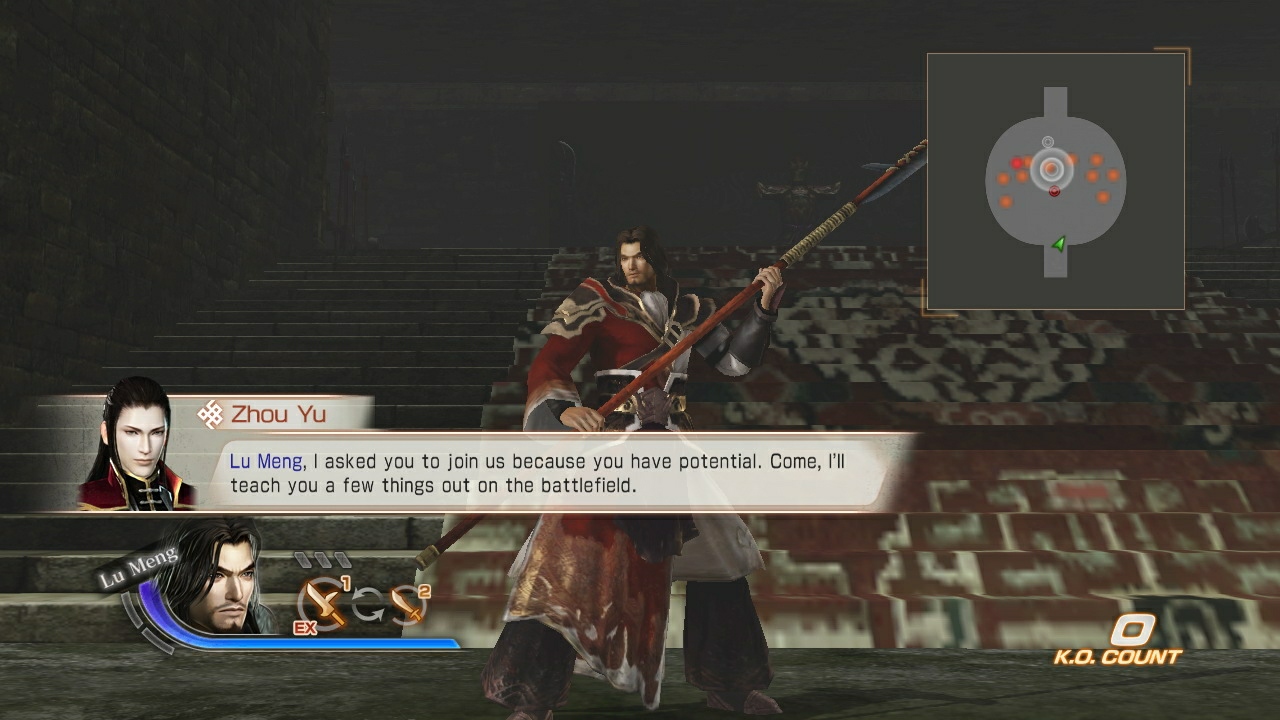Viewport: 1280px width, 720px height.
Task: Click the green player arrow on minimap
Action: tap(1060, 244)
